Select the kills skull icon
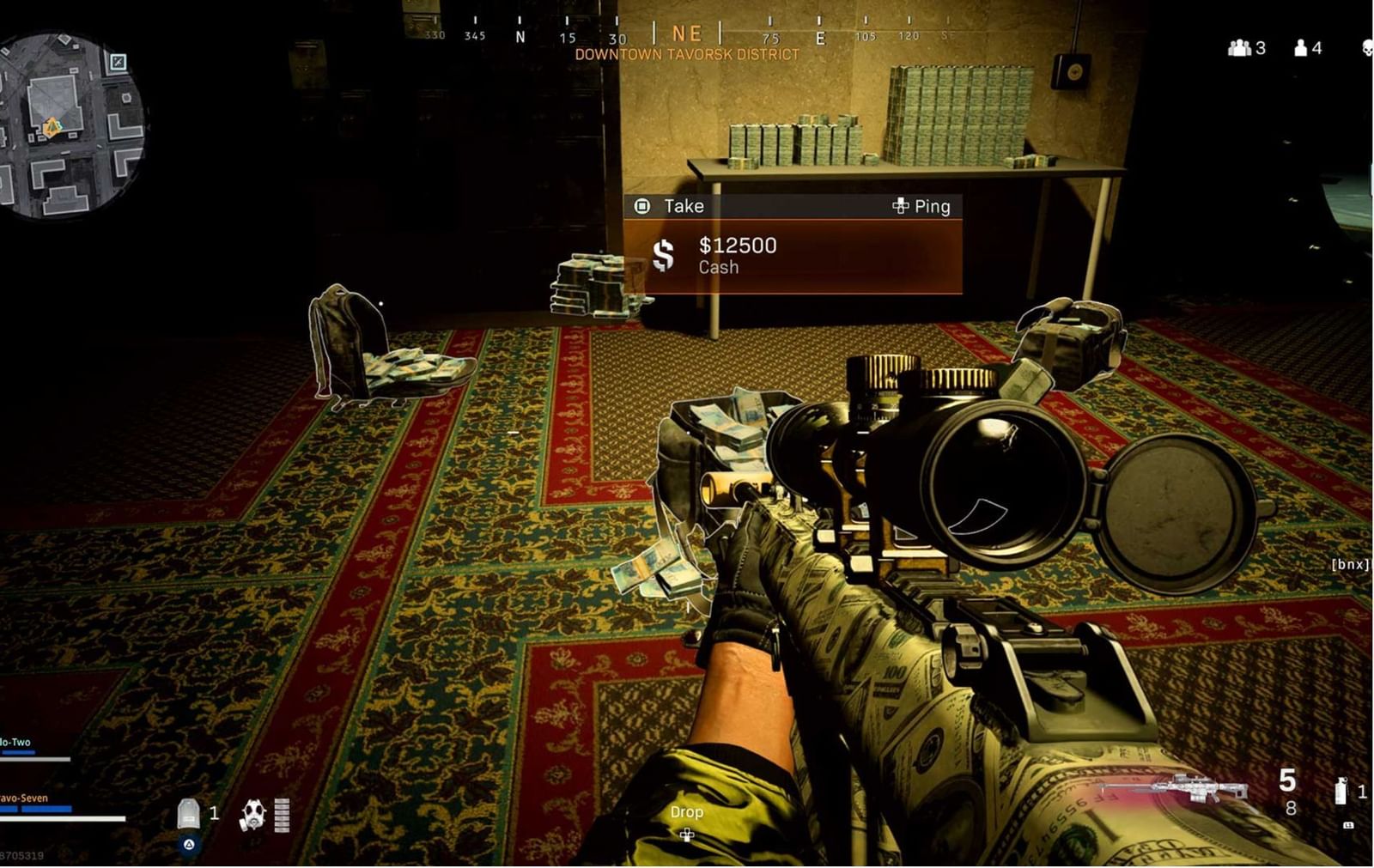 click(1369, 49)
